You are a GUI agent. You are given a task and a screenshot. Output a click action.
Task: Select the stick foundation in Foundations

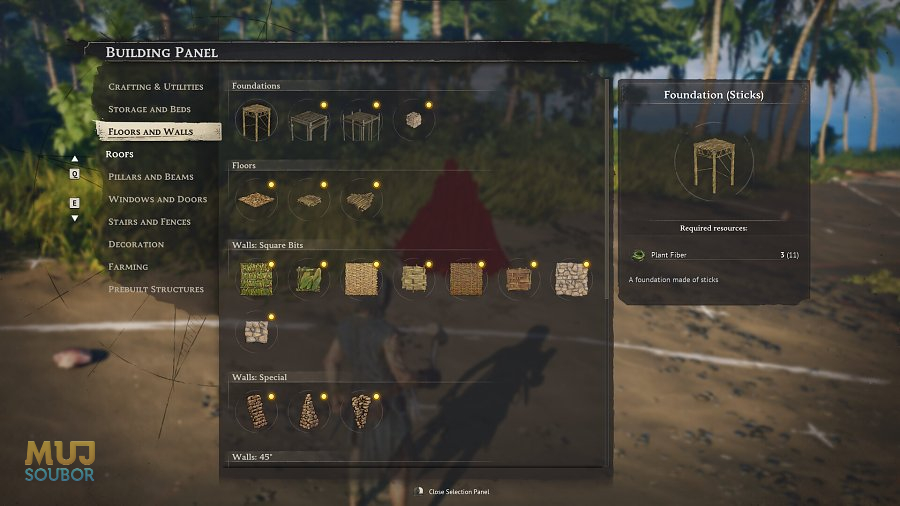point(256,121)
